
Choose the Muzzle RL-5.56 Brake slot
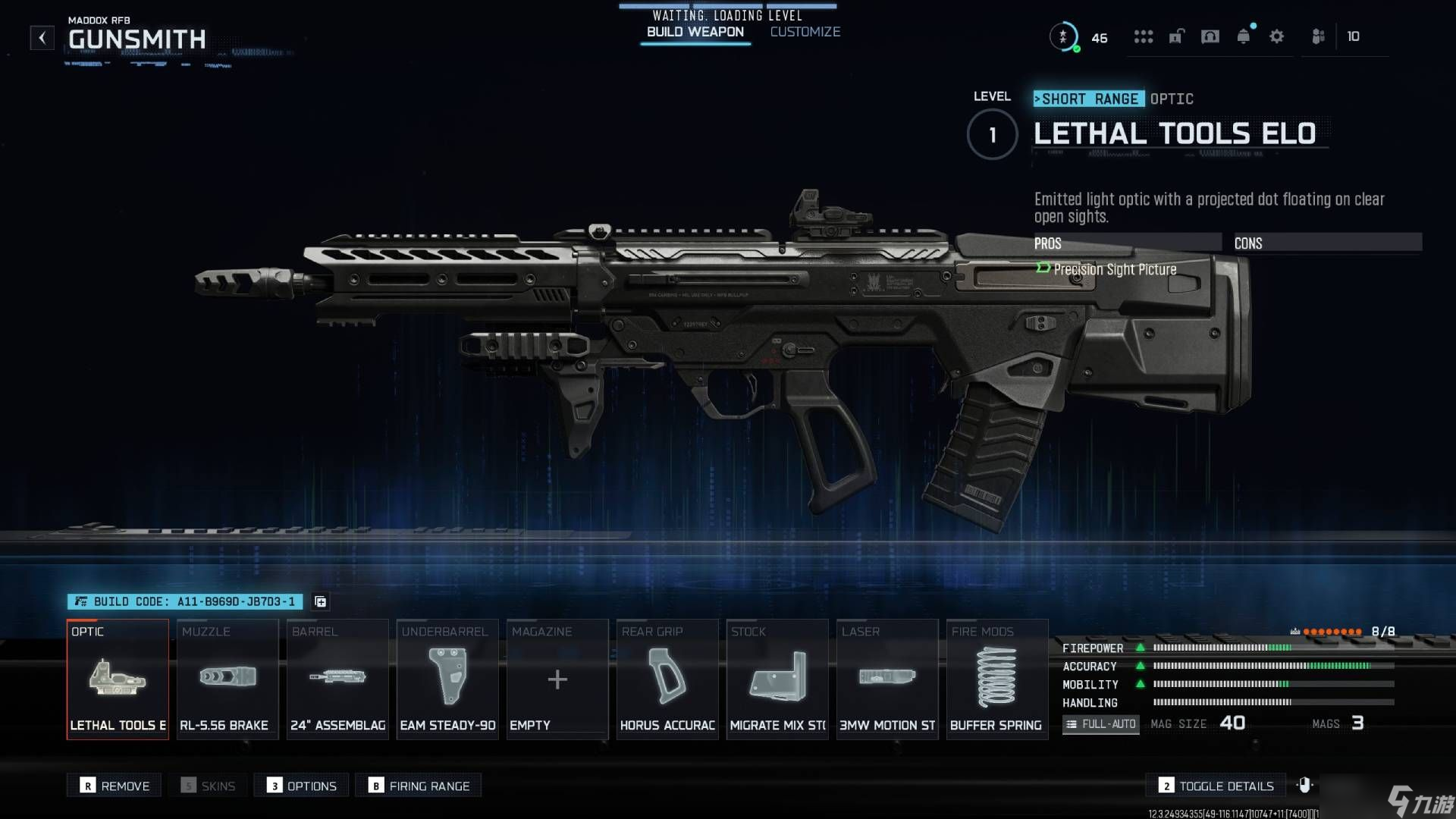coord(227,679)
